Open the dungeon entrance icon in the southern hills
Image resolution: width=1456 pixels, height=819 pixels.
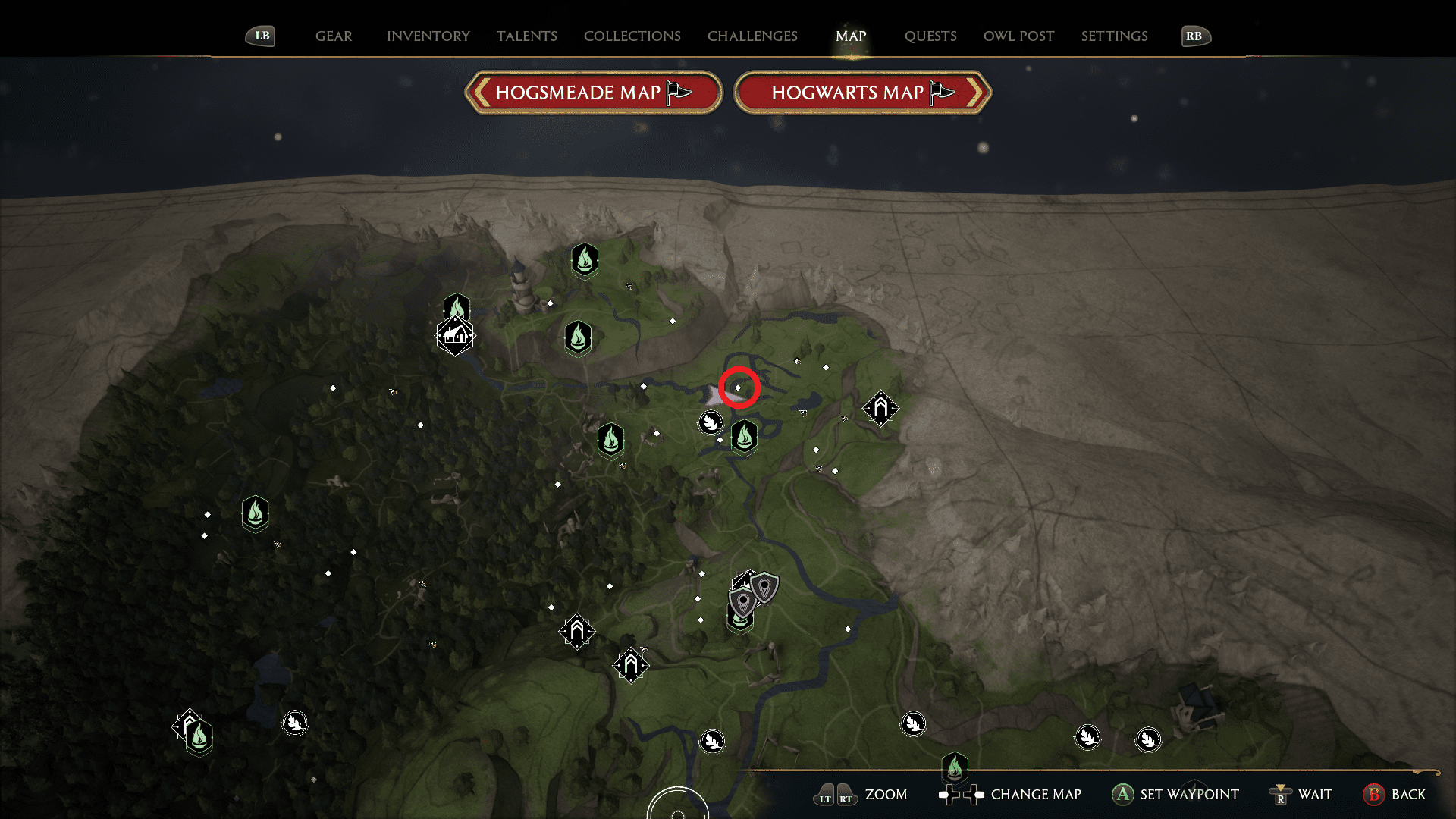pyautogui.click(x=629, y=664)
